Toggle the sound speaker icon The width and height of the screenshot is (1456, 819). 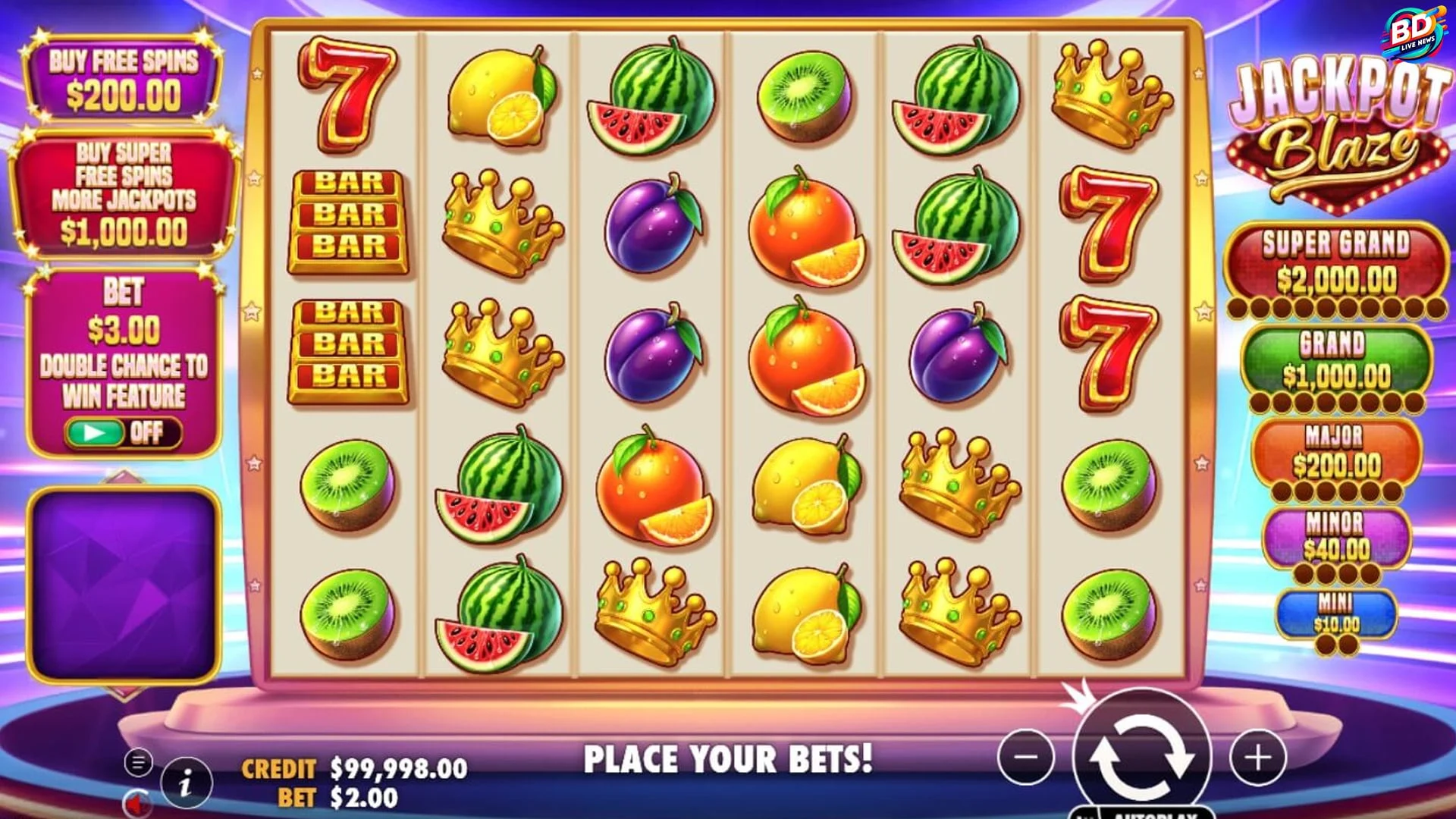click(136, 804)
